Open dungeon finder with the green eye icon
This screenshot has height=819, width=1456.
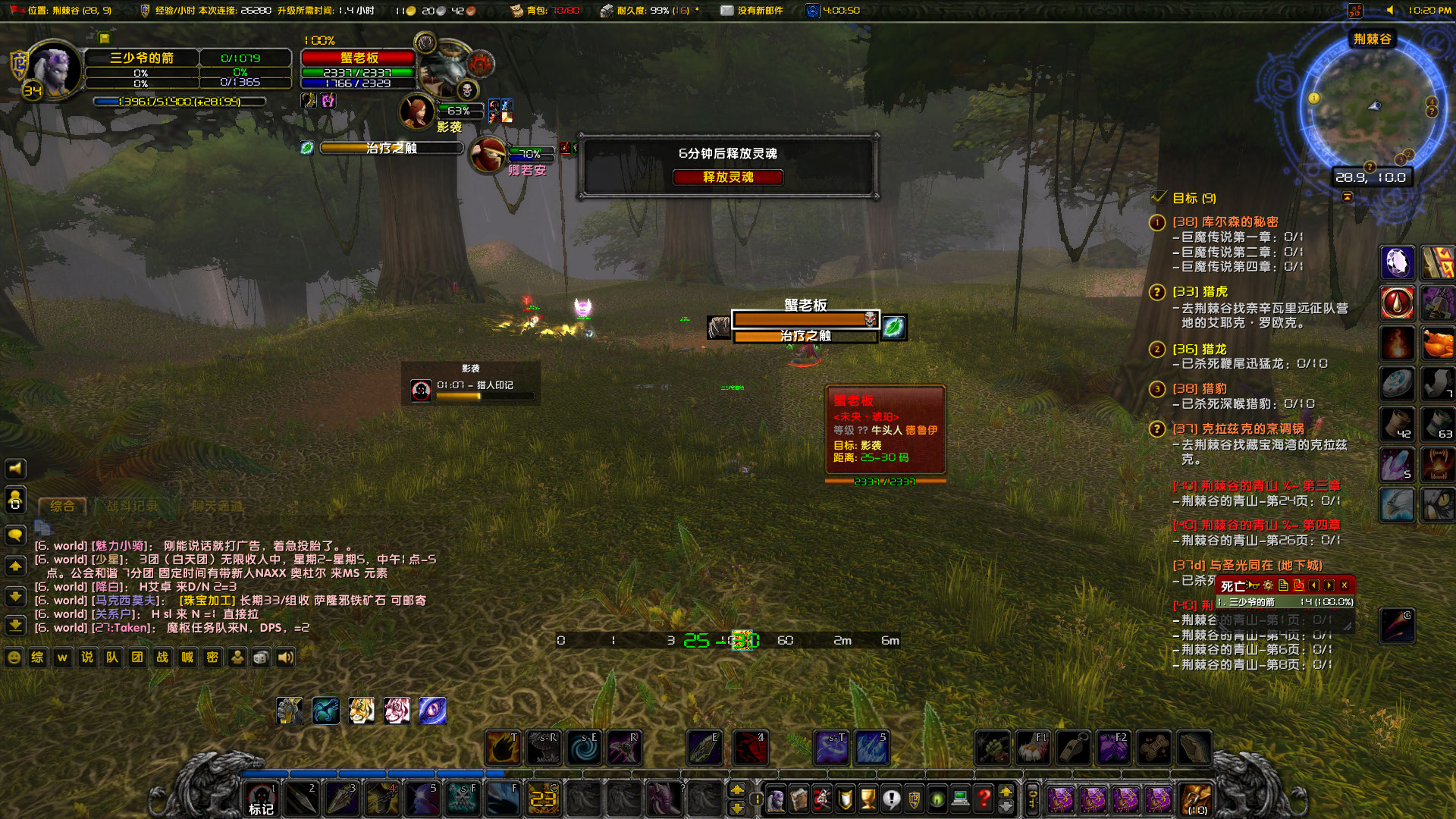click(936, 799)
